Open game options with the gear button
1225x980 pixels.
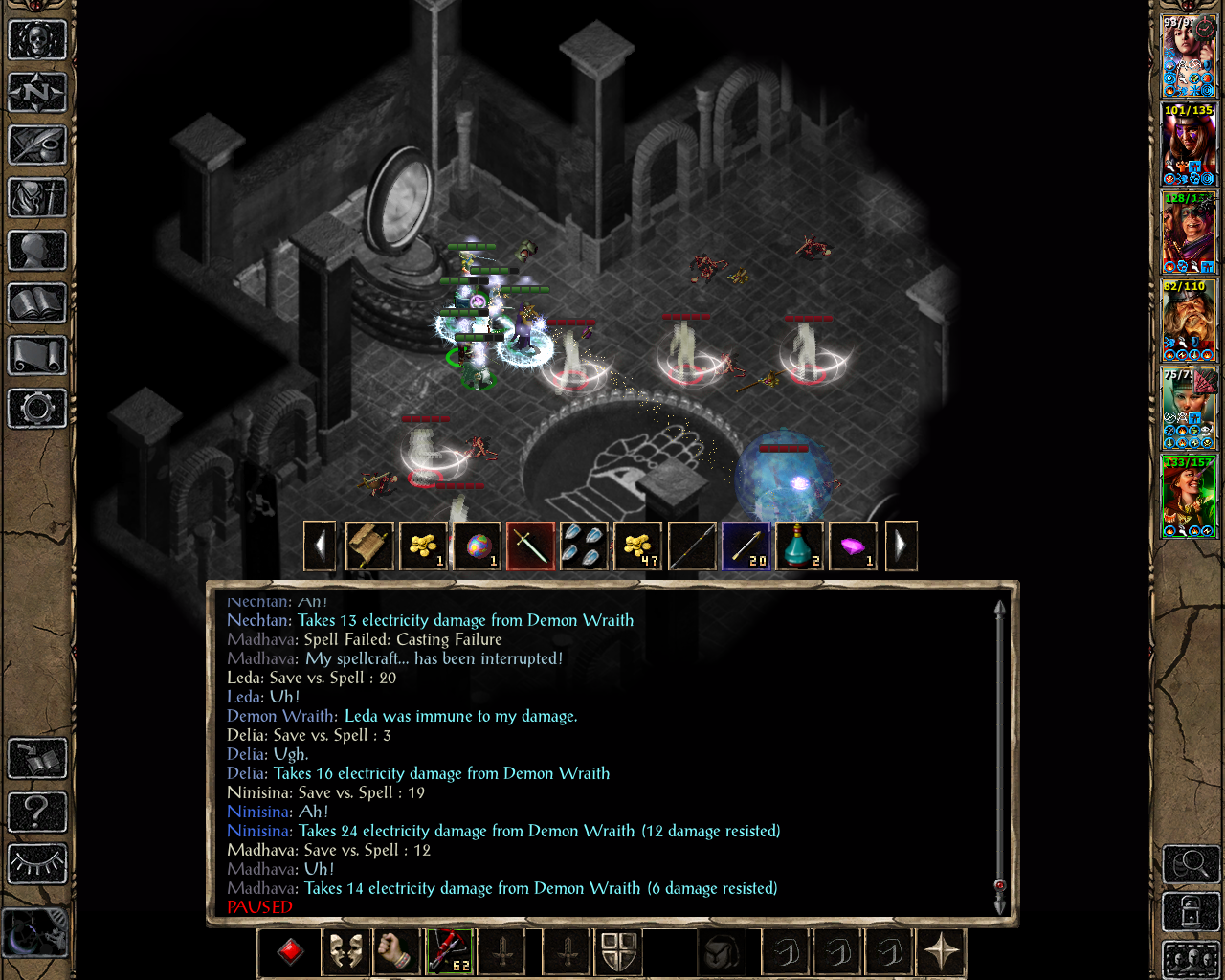tap(37, 409)
